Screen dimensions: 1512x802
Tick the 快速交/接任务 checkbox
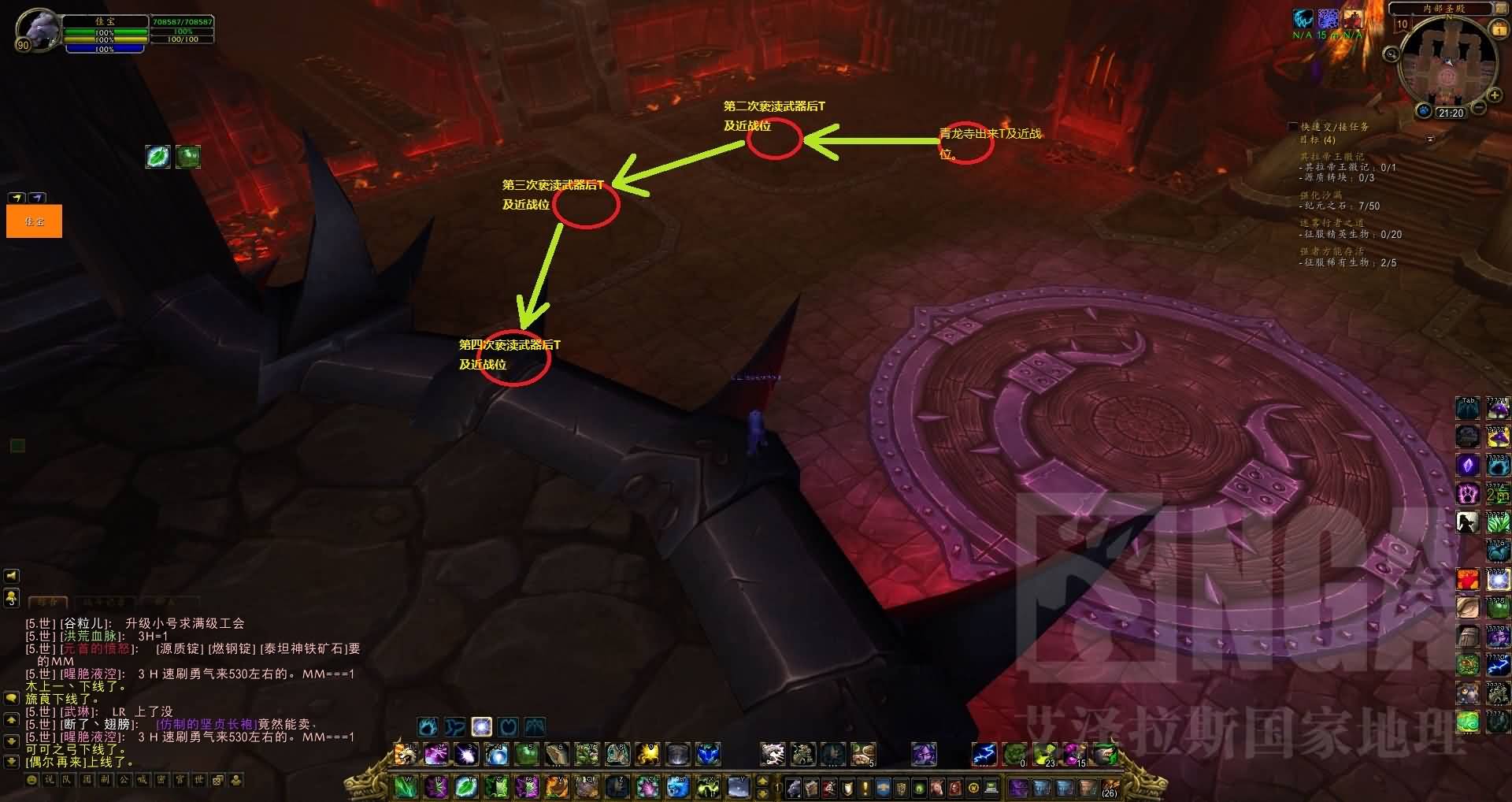tap(1292, 126)
